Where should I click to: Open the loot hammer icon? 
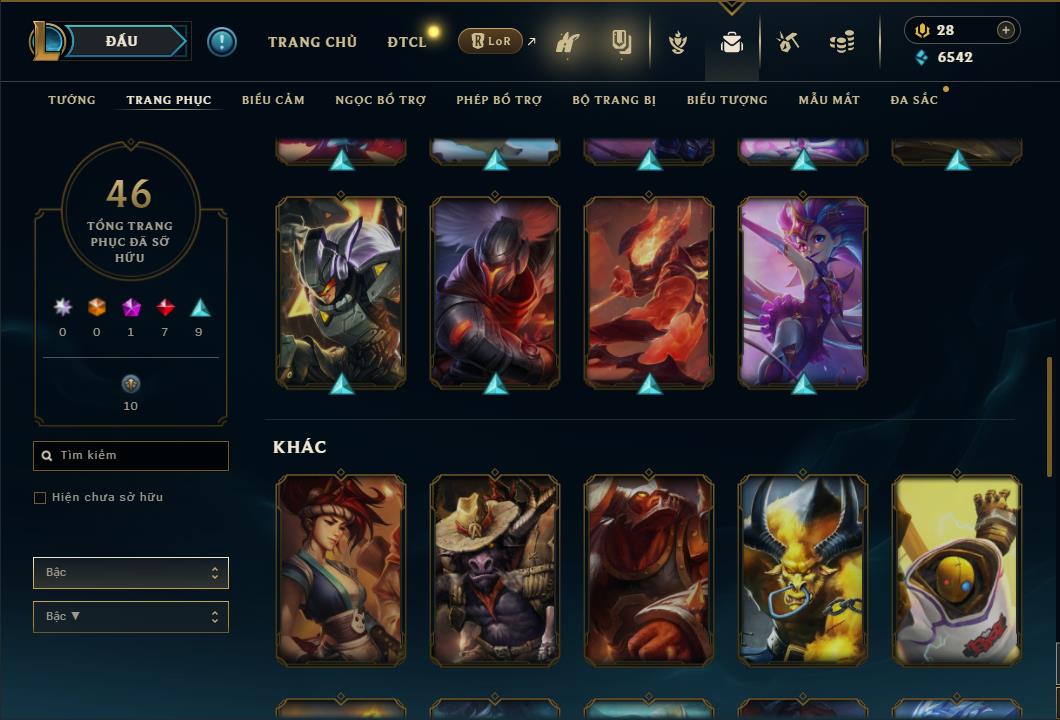point(789,43)
